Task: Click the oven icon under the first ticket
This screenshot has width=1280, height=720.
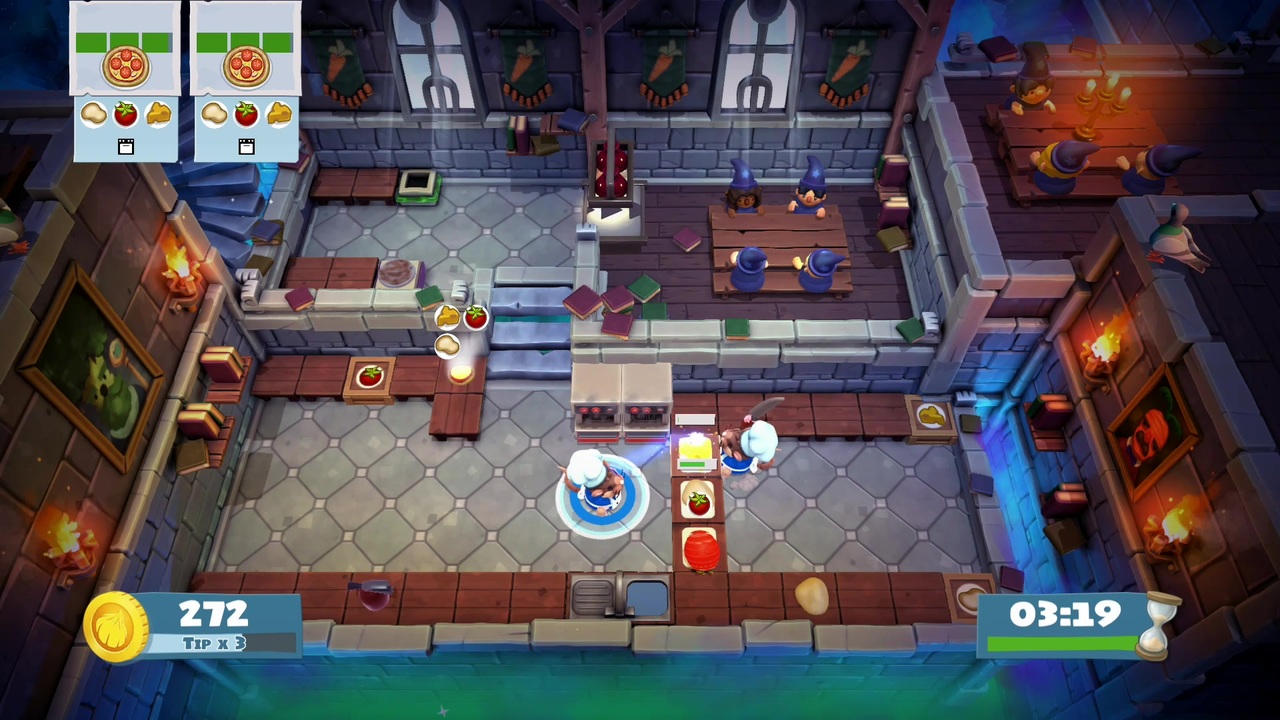Action: [x=125, y=146]
